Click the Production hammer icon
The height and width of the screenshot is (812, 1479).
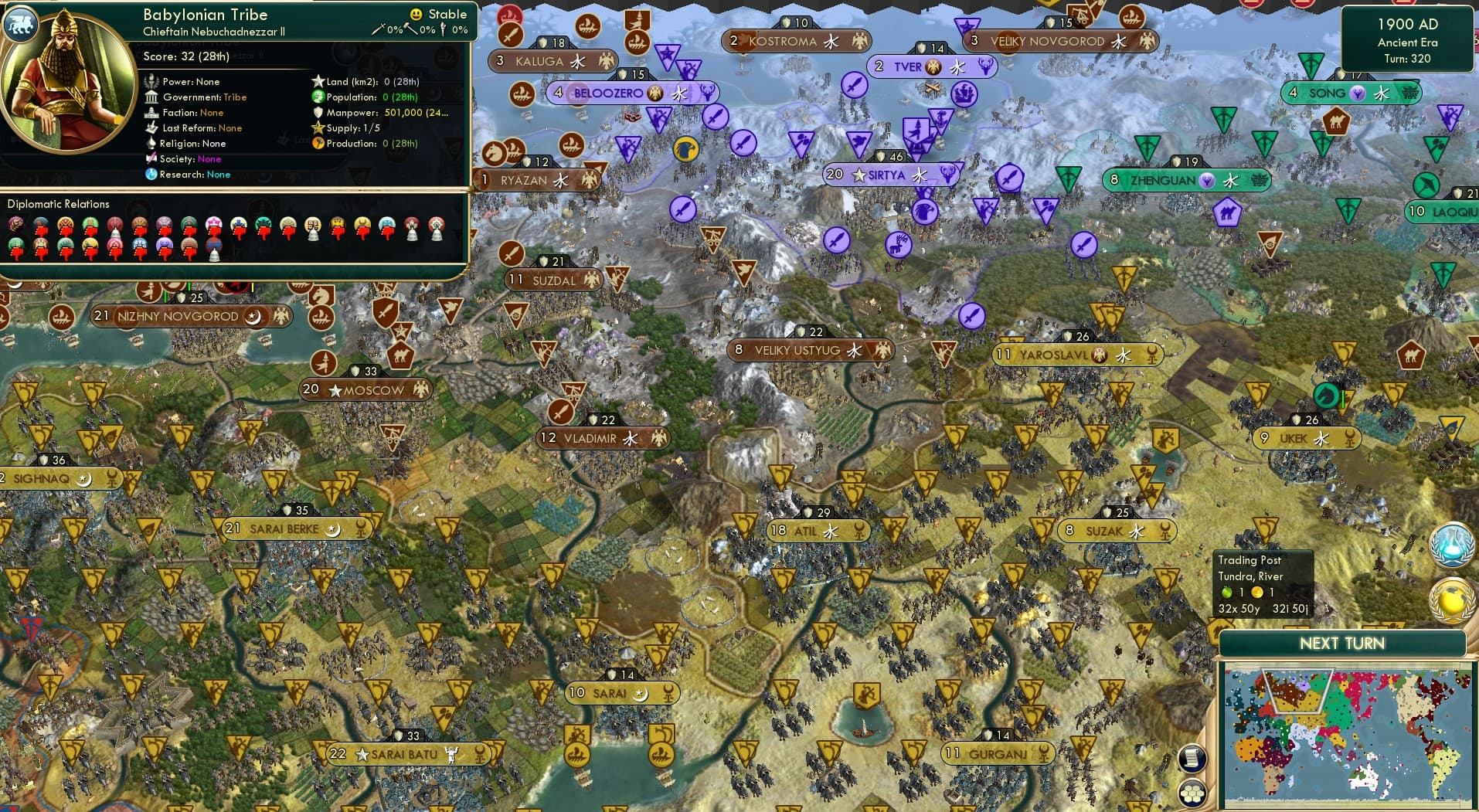coord(318,144)
